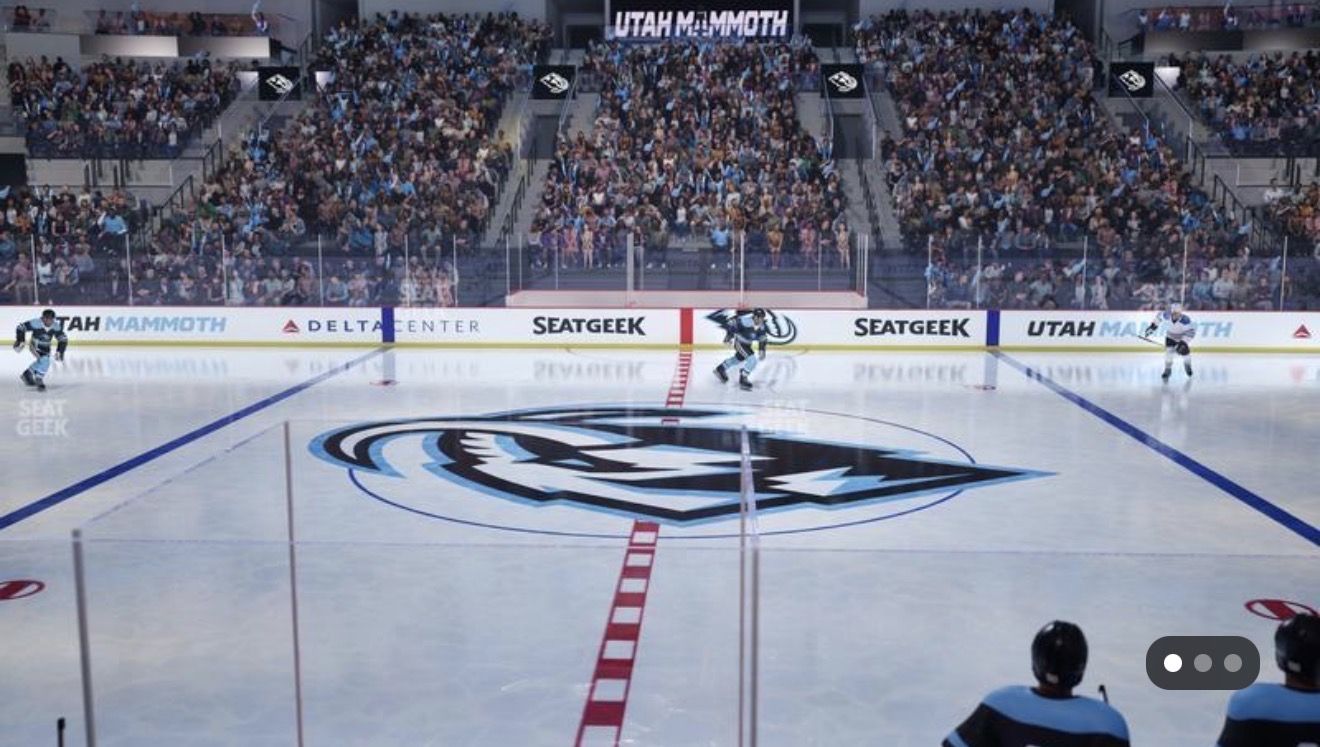1320x747 pixels.
Task: Click the Delta Center board advertisement
Action: pos(378,325)
